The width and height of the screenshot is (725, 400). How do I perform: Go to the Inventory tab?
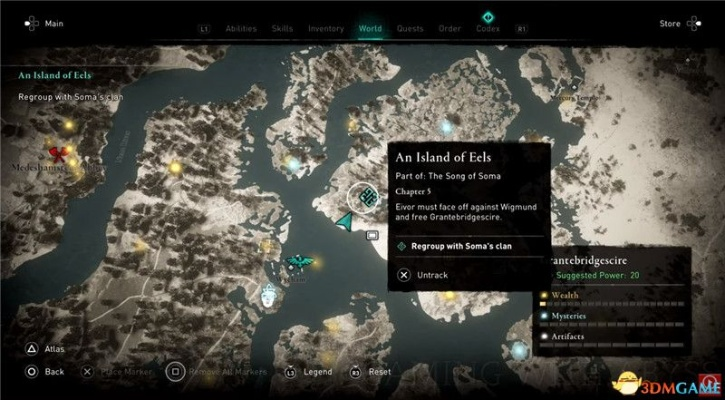click(x=326, y=28)
